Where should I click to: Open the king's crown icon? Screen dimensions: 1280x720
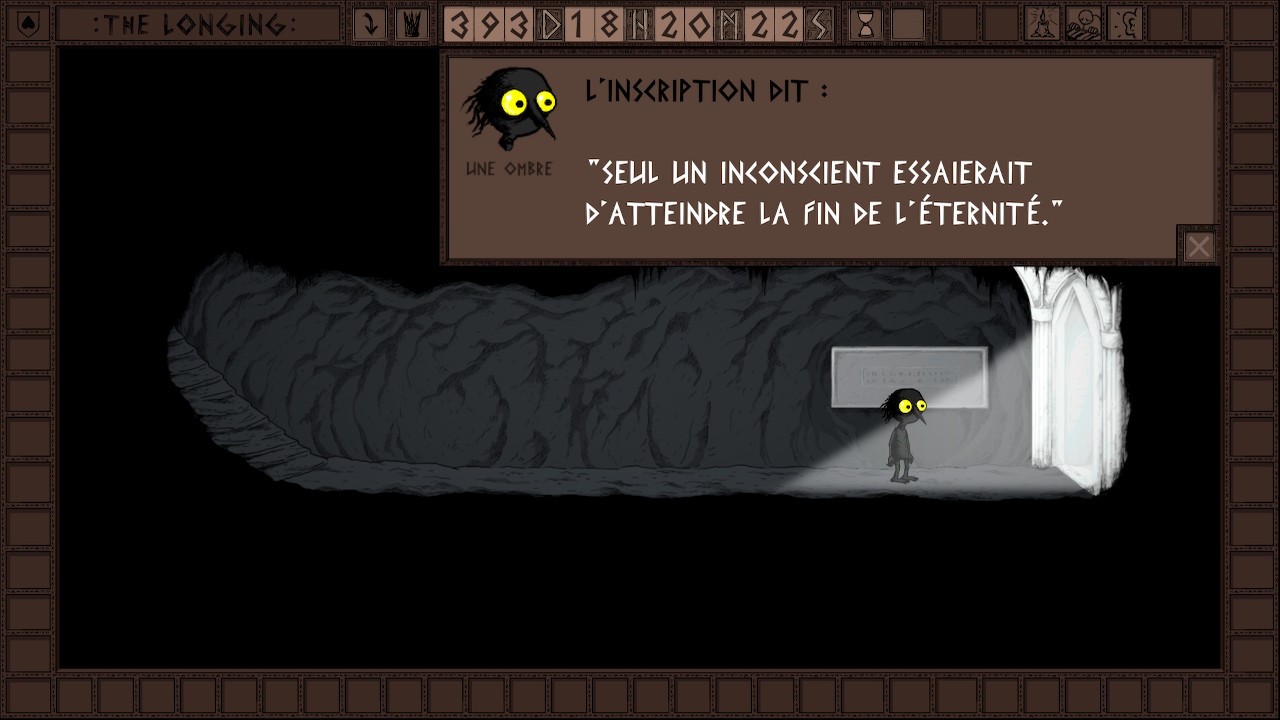point(410,24)
